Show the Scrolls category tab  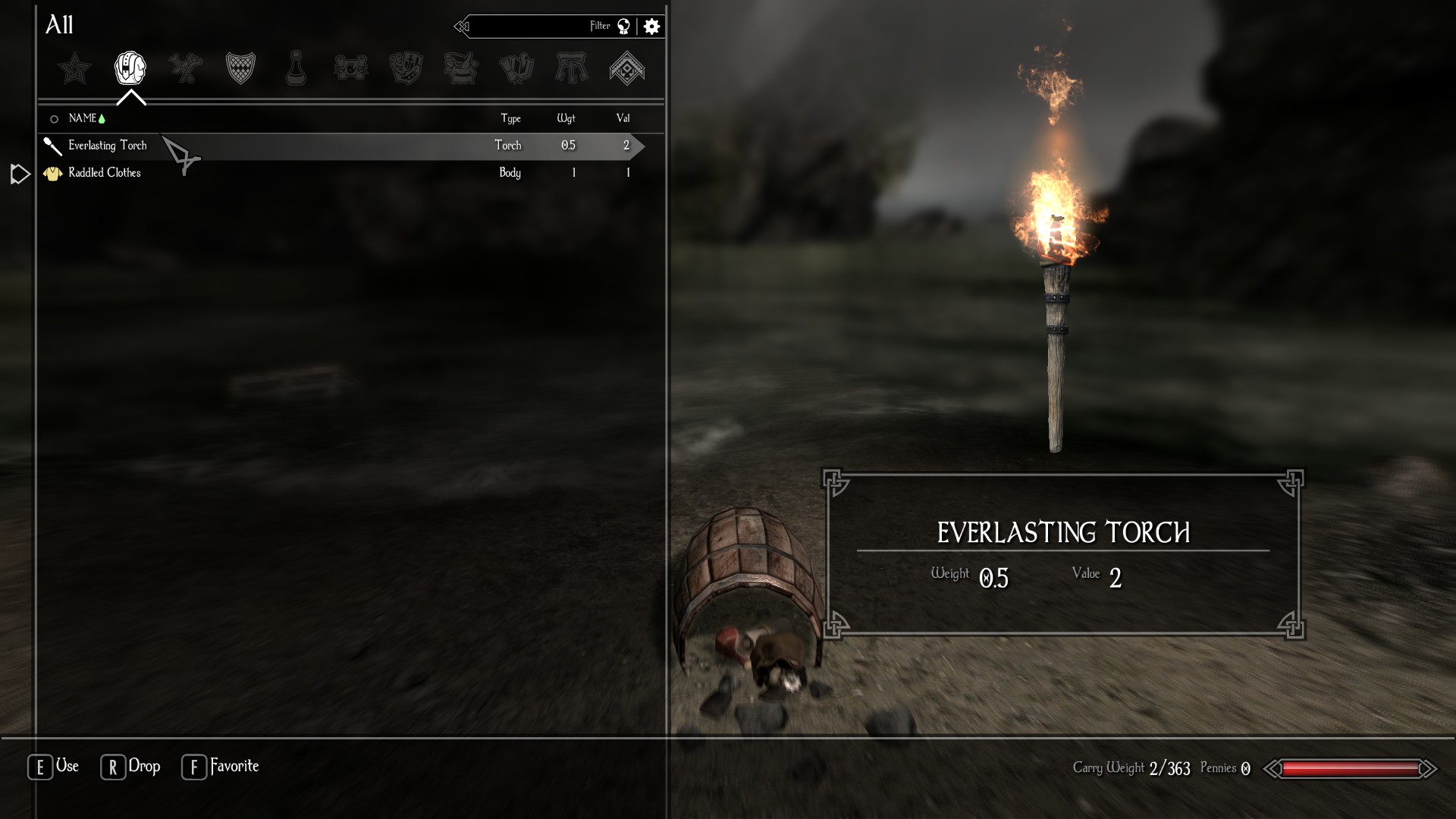pyautogui.click(x=351, y=68)
